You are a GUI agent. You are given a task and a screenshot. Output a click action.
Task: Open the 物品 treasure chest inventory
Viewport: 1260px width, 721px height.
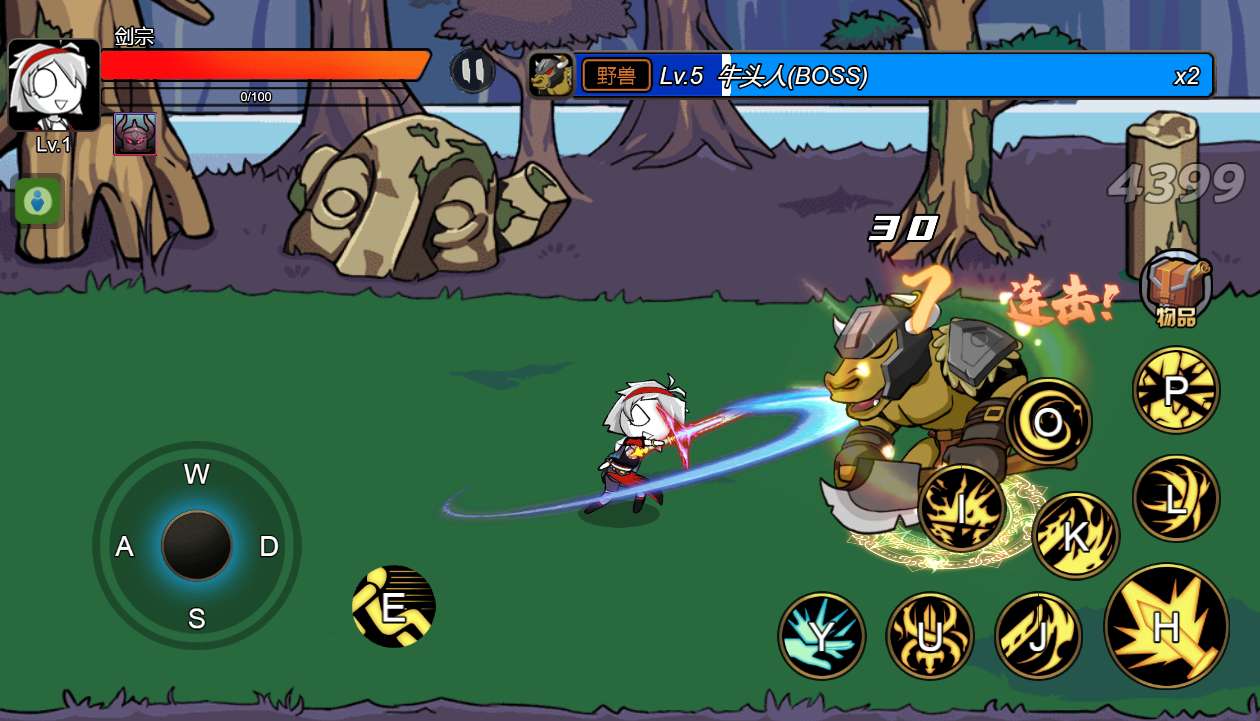click(x=1176, y=286)
